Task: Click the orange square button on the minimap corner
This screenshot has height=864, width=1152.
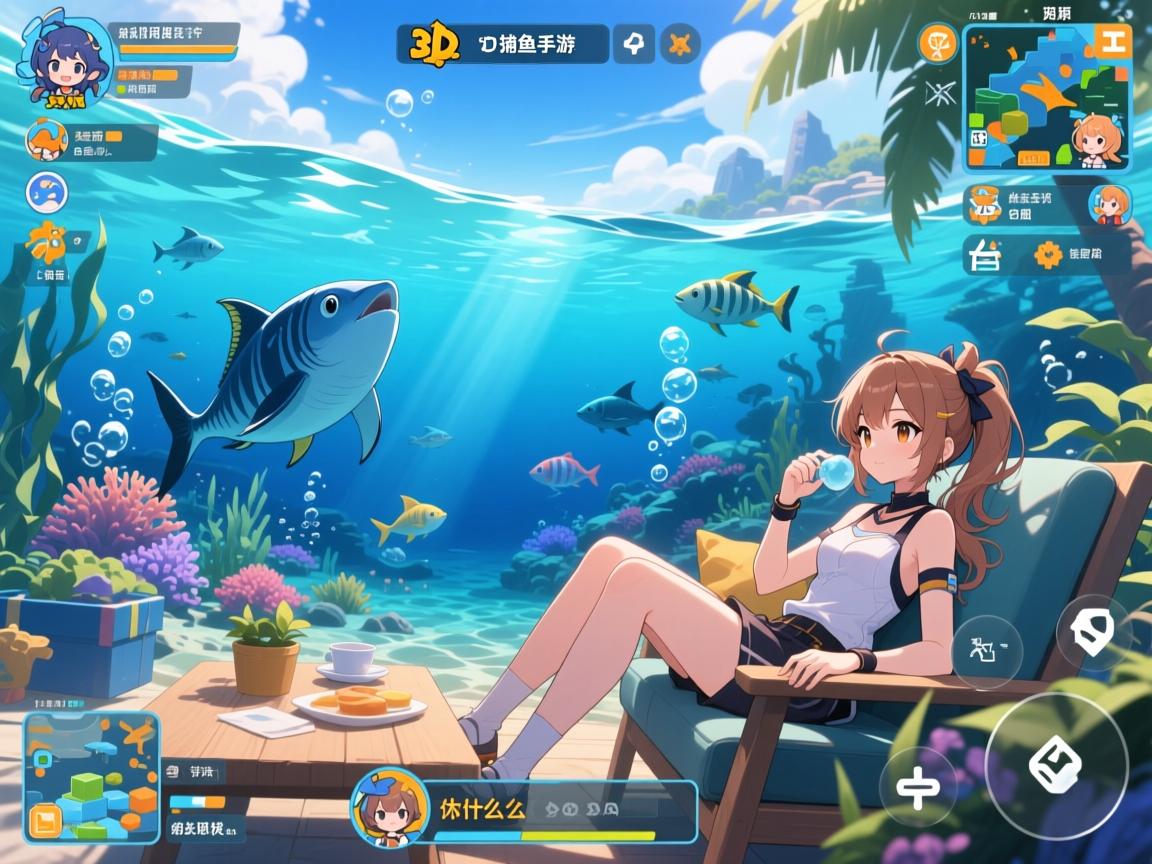Action: pos(1111,41)
